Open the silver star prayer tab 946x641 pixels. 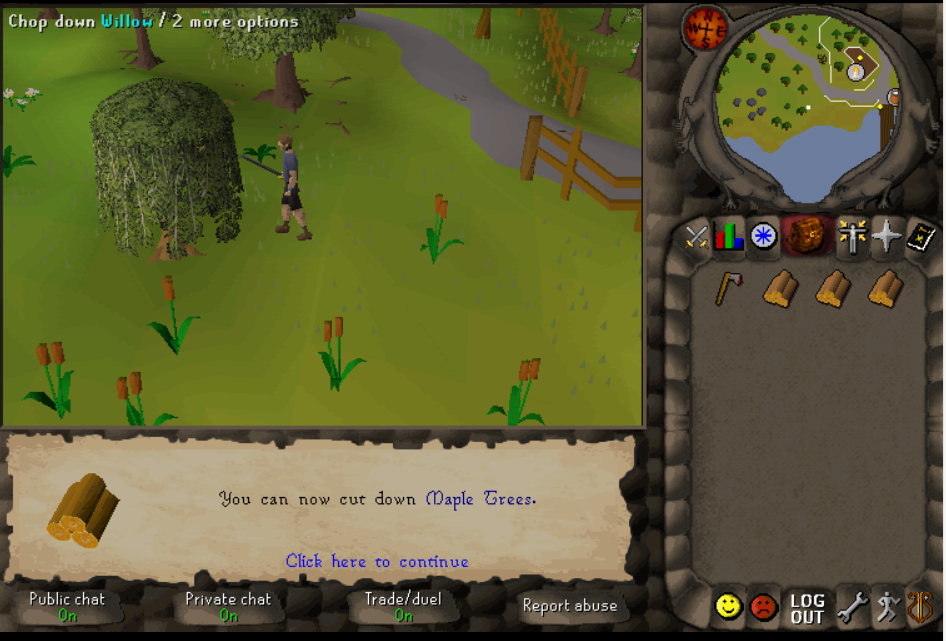click(x=886, y=237)
